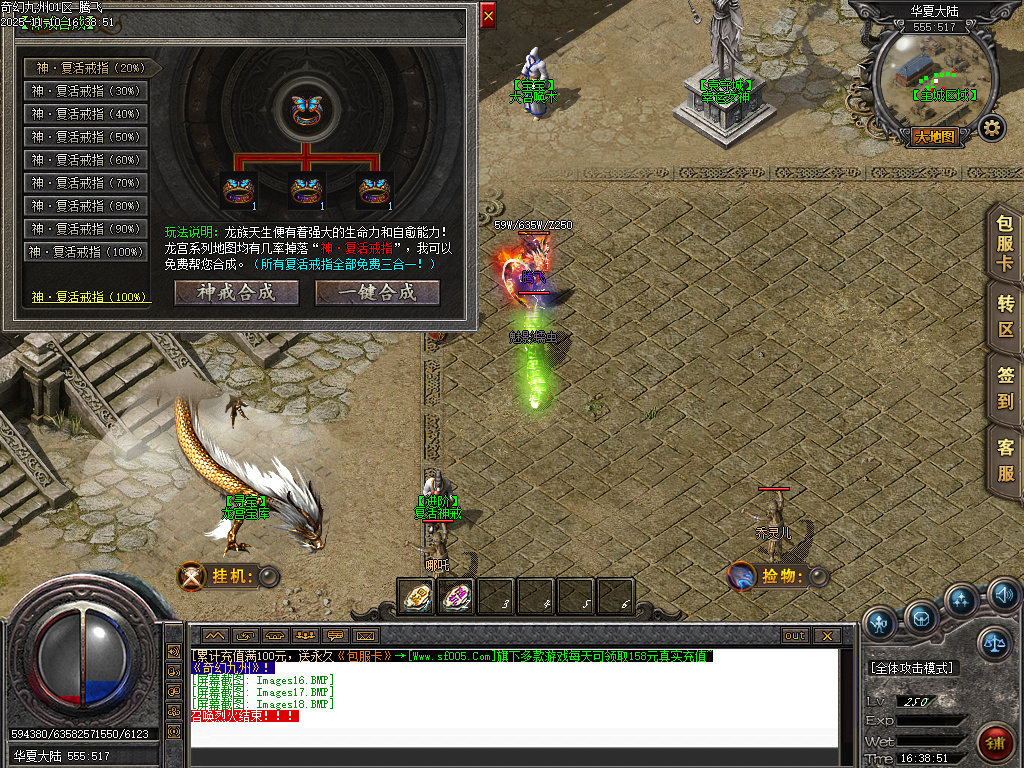Image resolution: width=1024 pixels, height=768 pixels.
Task: Select 神·复活戒指 (50%) recipe
Action: [x=86, y=137]
